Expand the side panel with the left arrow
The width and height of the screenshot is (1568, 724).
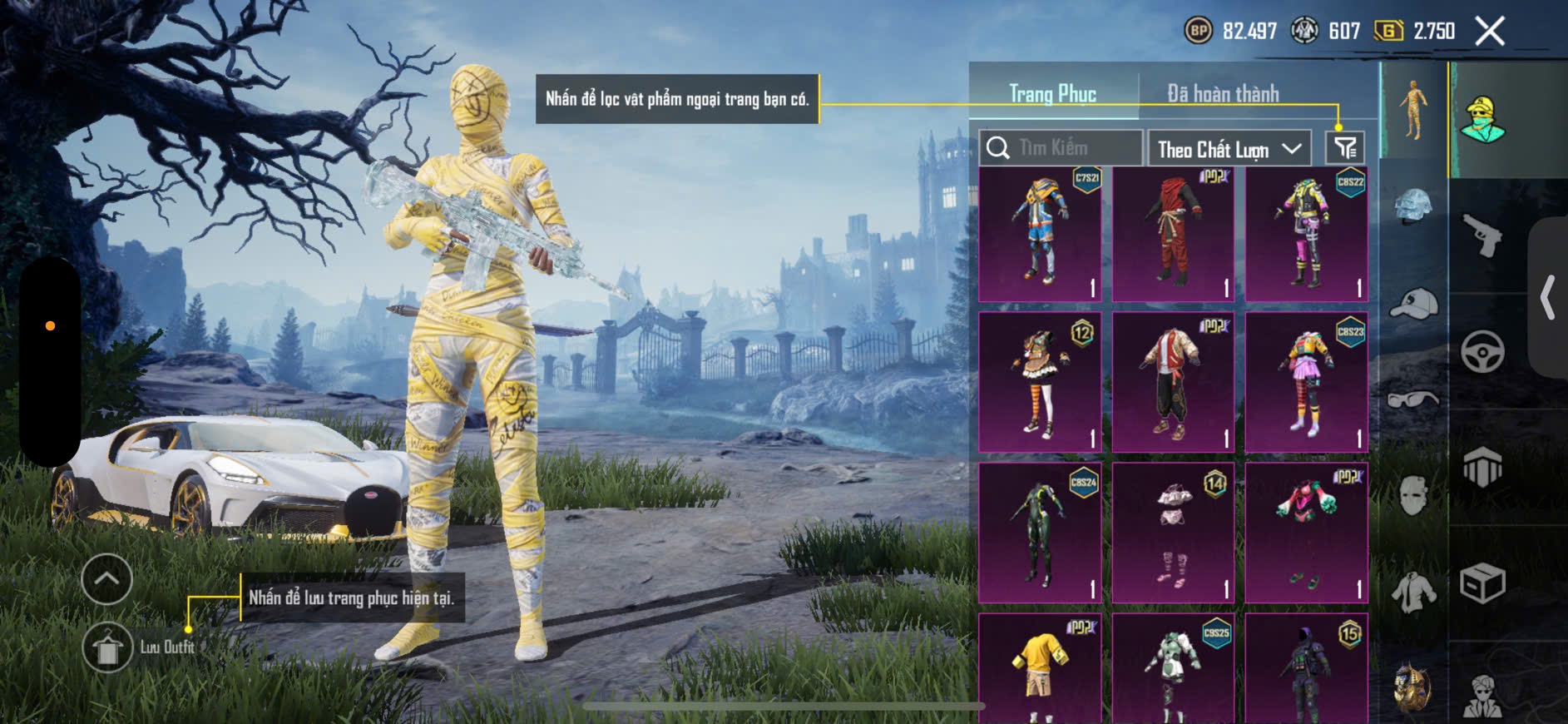[1548, 297]
